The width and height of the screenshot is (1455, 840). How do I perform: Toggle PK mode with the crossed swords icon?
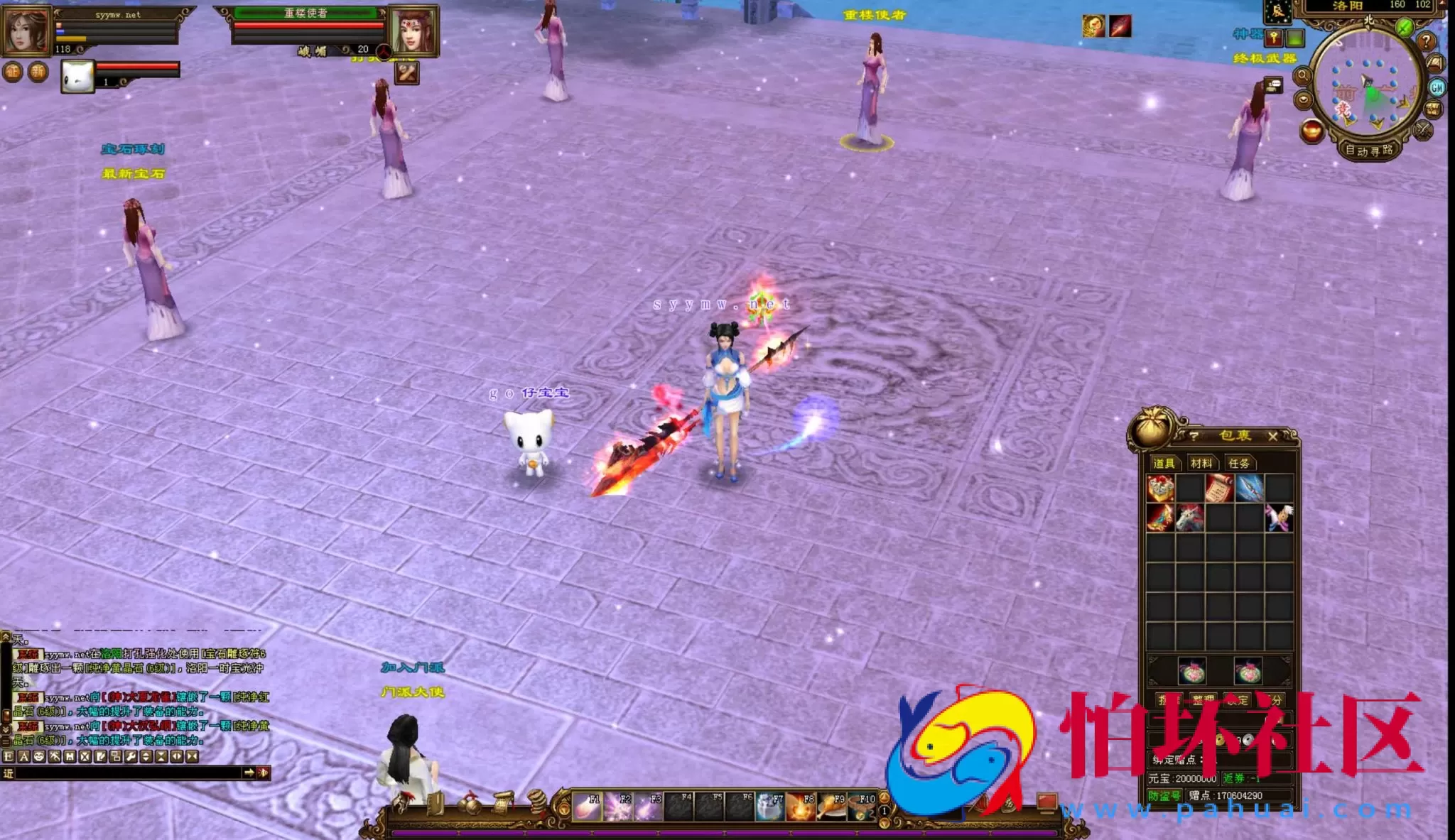(x=1422, y=131)
